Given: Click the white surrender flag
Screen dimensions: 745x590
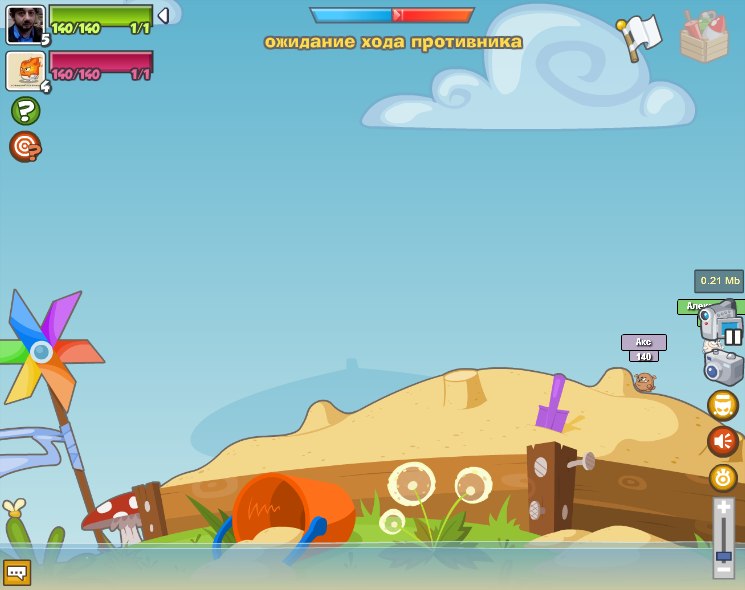Looking at the screenshot, I should point(640,36).
